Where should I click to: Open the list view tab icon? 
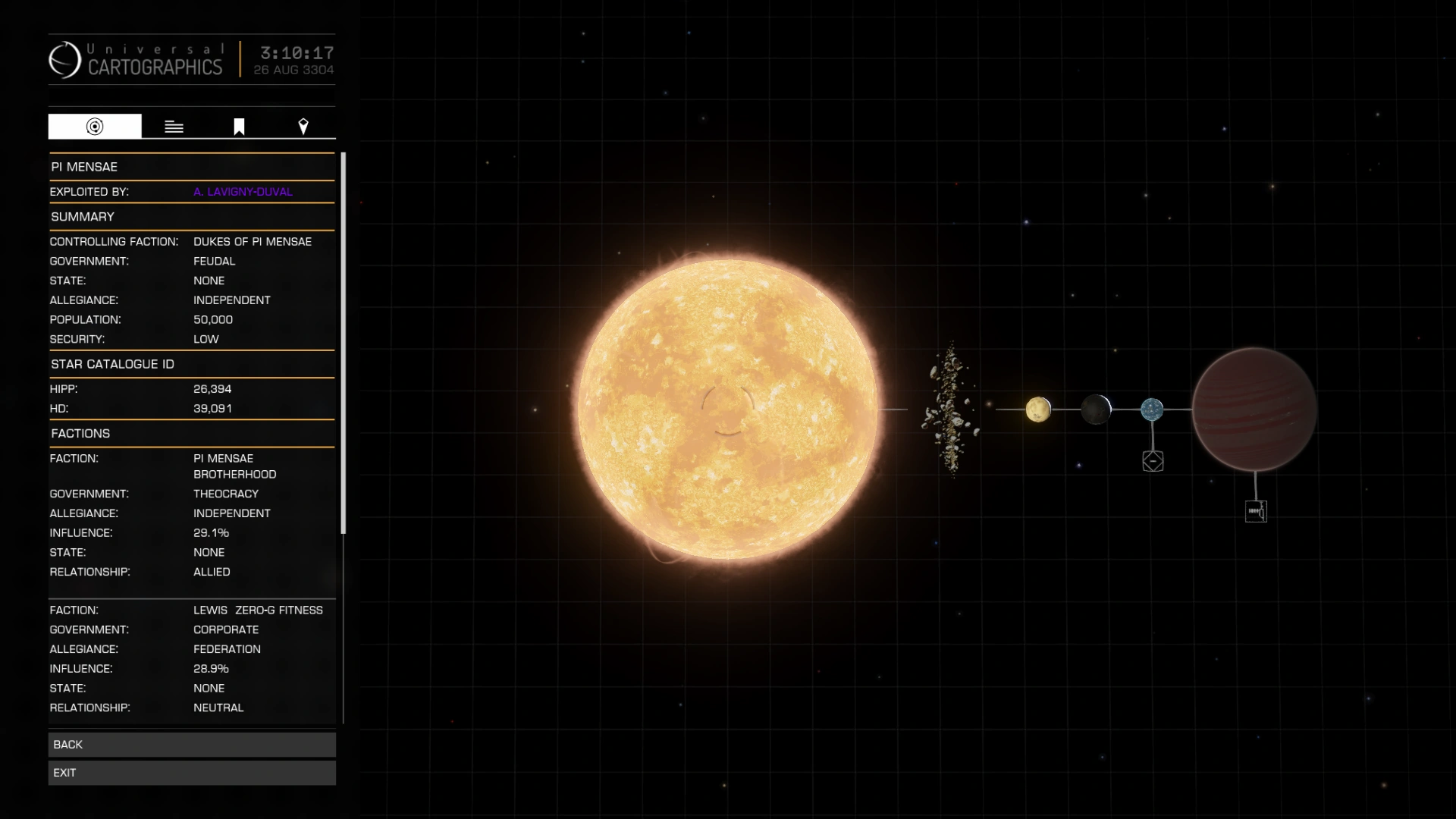tap(174, 126)
